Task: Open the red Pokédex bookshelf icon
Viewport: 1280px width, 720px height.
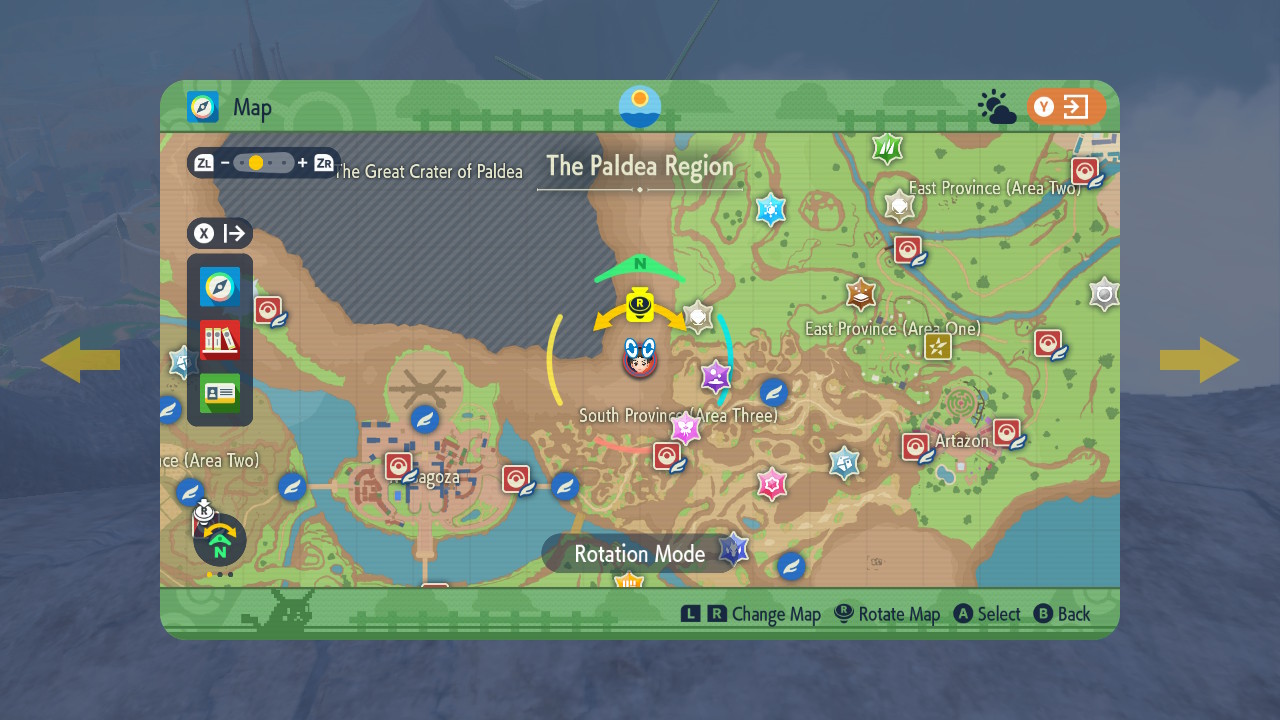Action: pyautogui.click(x=219, y=340)
